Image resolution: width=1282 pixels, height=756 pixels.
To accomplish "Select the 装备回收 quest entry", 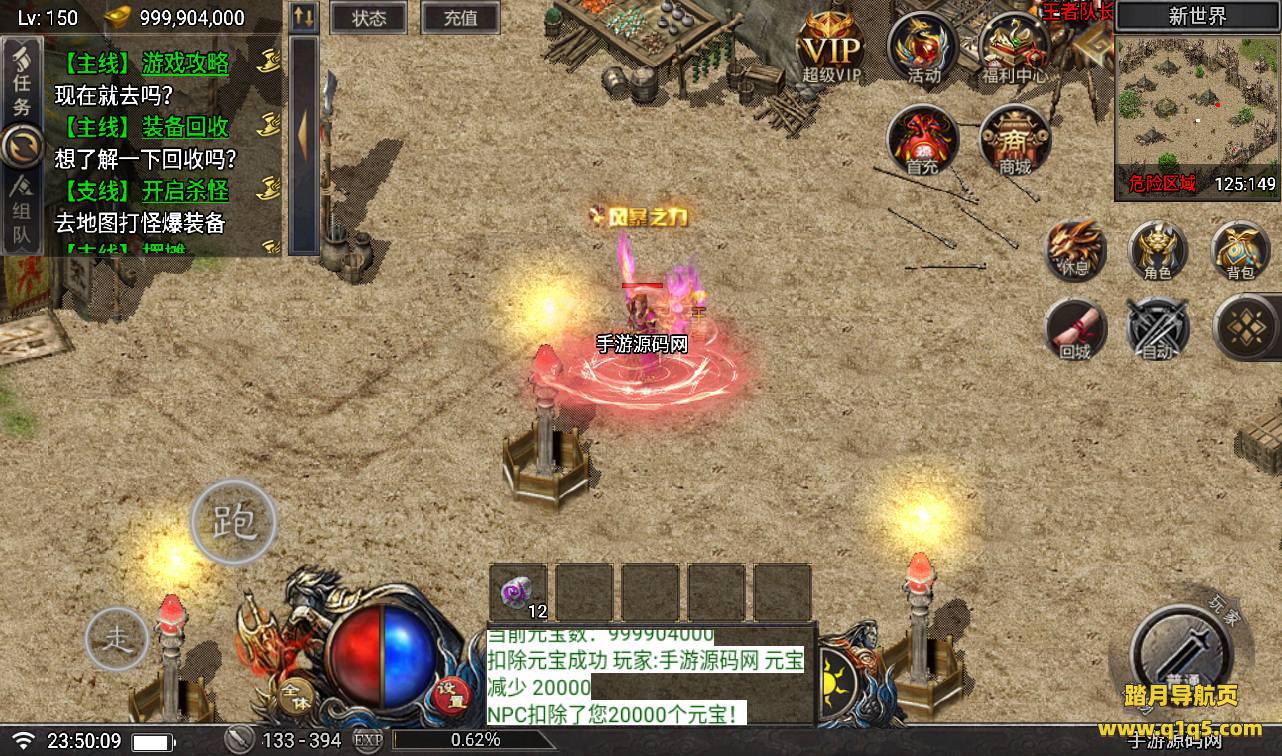I will [185, 127].
